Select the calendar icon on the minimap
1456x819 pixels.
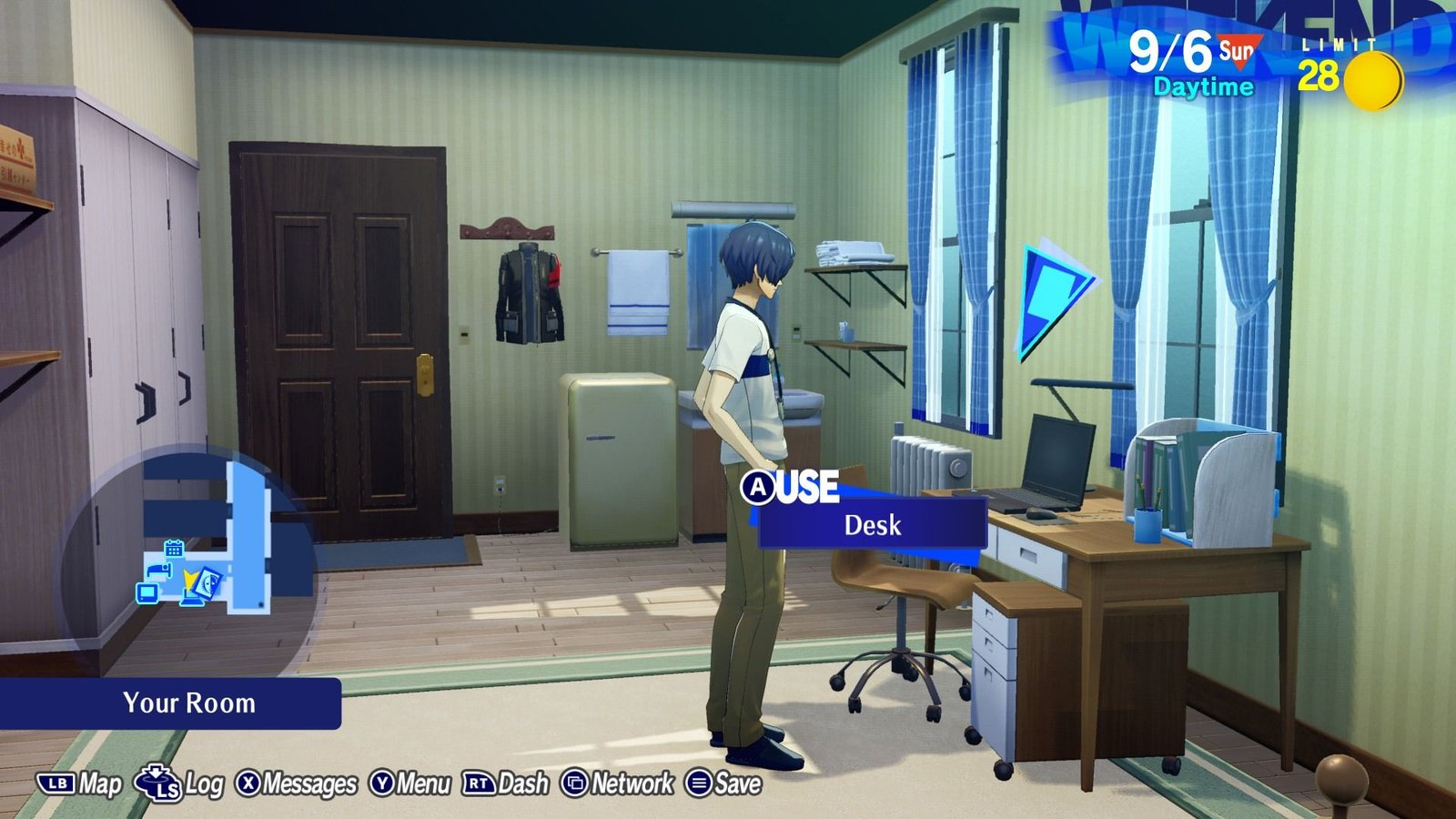tap(173, 548)
